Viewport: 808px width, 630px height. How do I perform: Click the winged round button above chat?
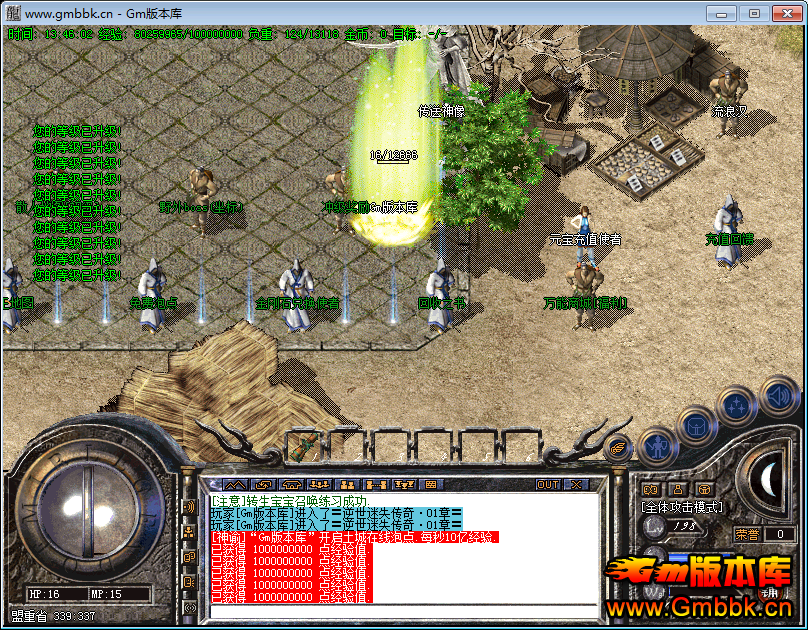(617, 449)
